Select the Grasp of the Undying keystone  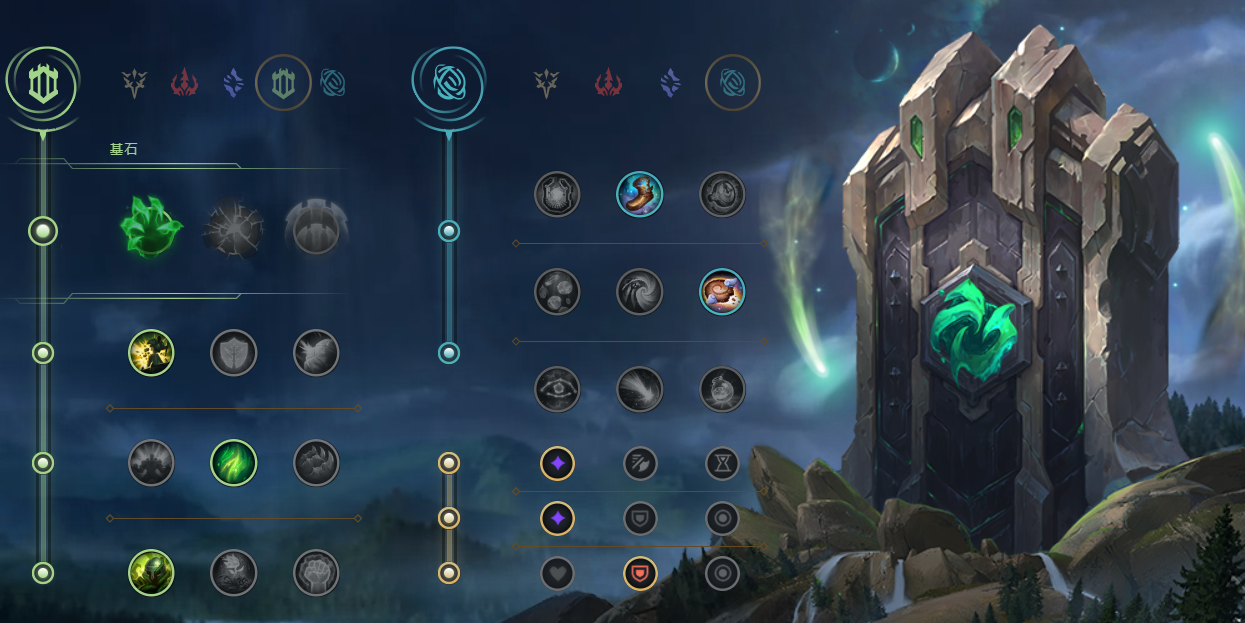point(151,228)
